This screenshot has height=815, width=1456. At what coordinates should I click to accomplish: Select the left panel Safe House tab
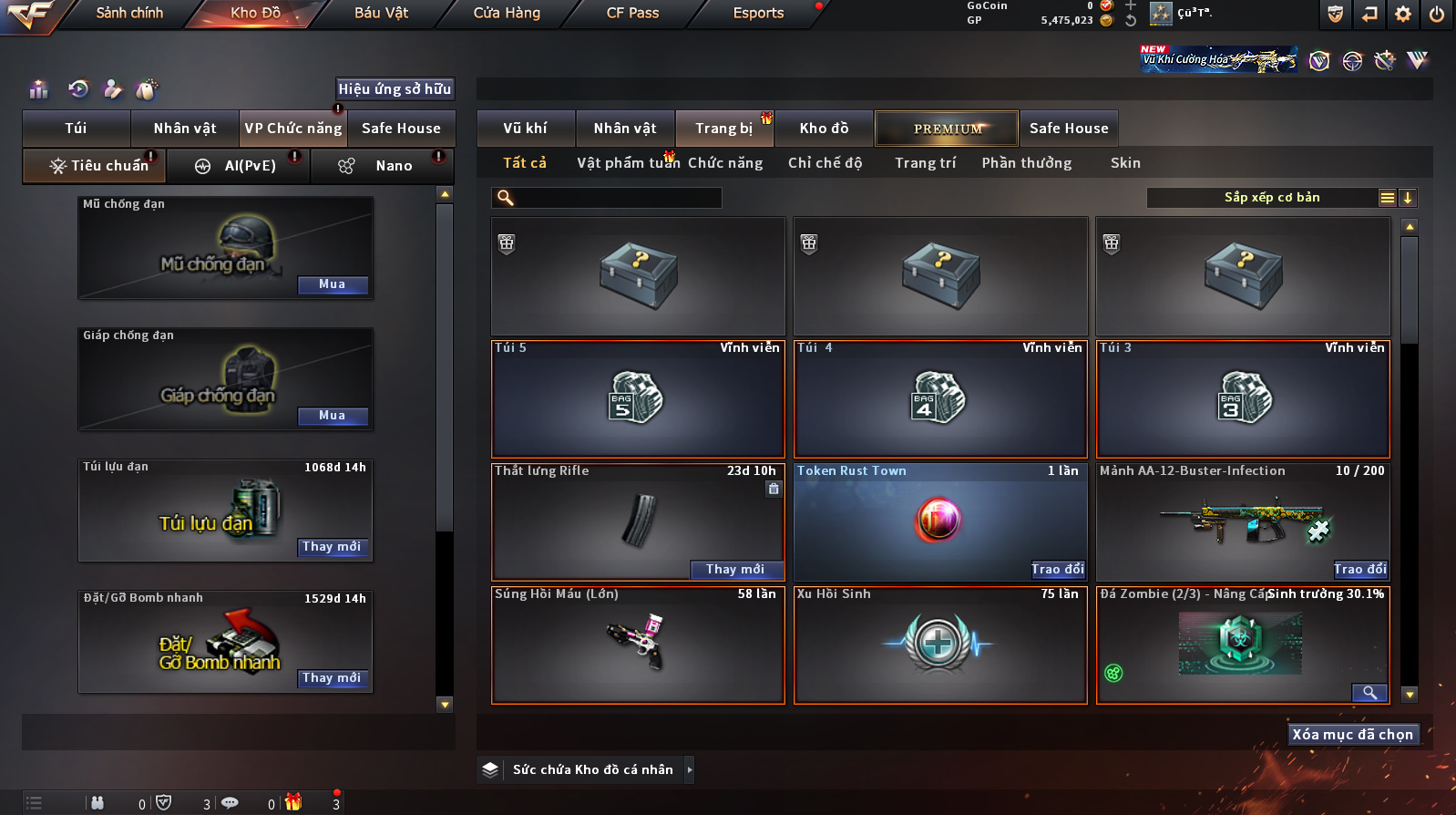pyautogui.click(x=401, y=129)
